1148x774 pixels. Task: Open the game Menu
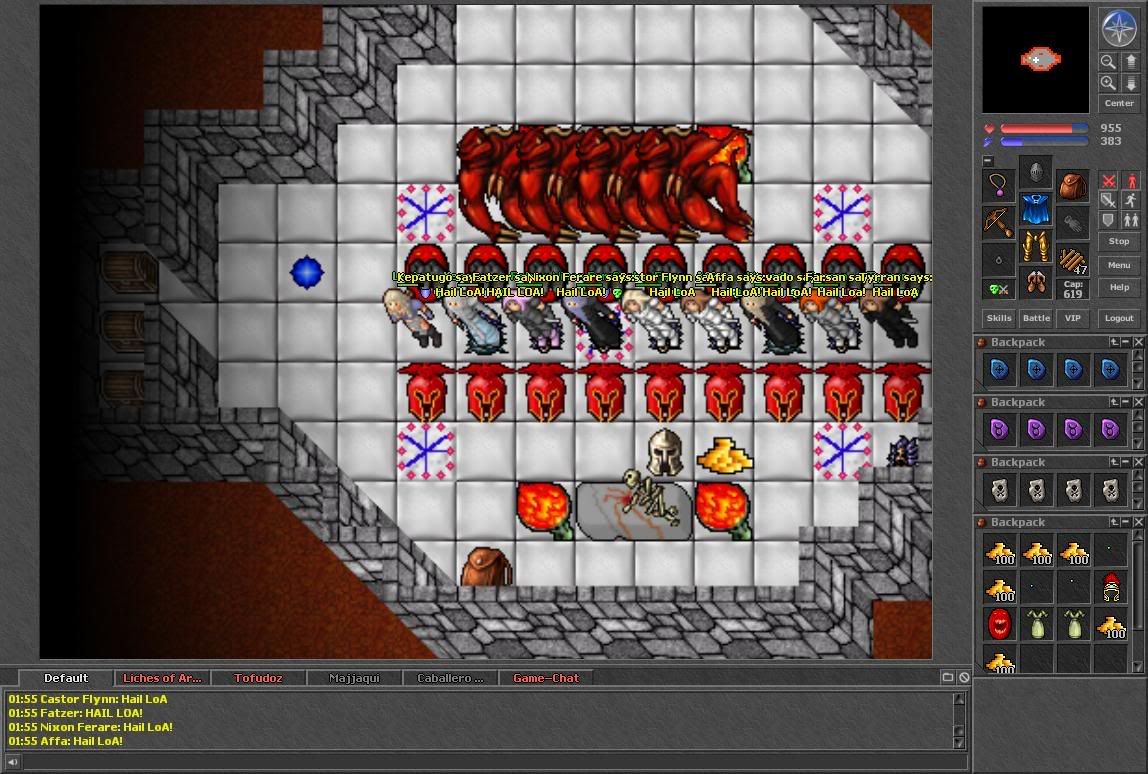1119,265
